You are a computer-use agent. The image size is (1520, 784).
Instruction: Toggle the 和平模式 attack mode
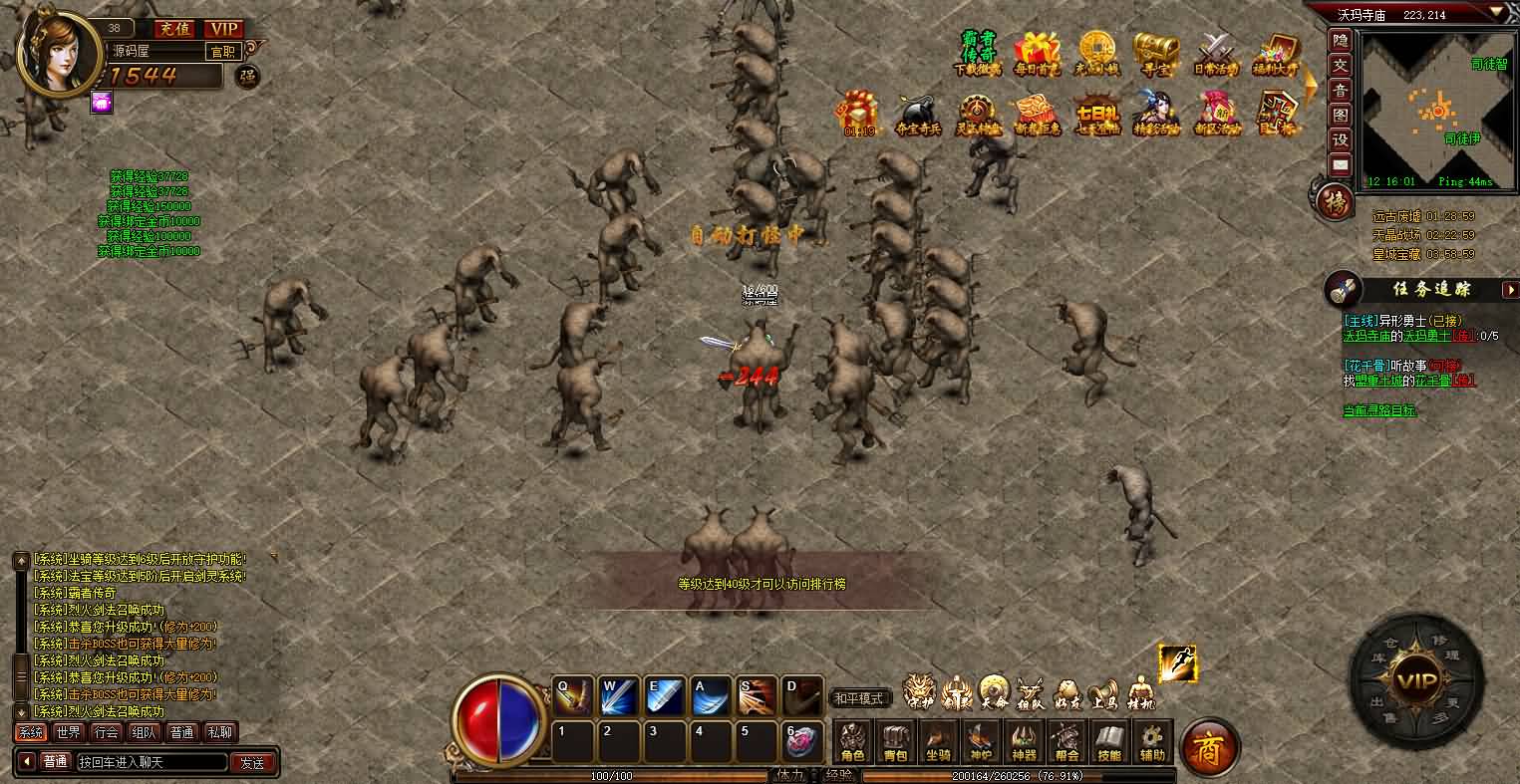point(859,698)
